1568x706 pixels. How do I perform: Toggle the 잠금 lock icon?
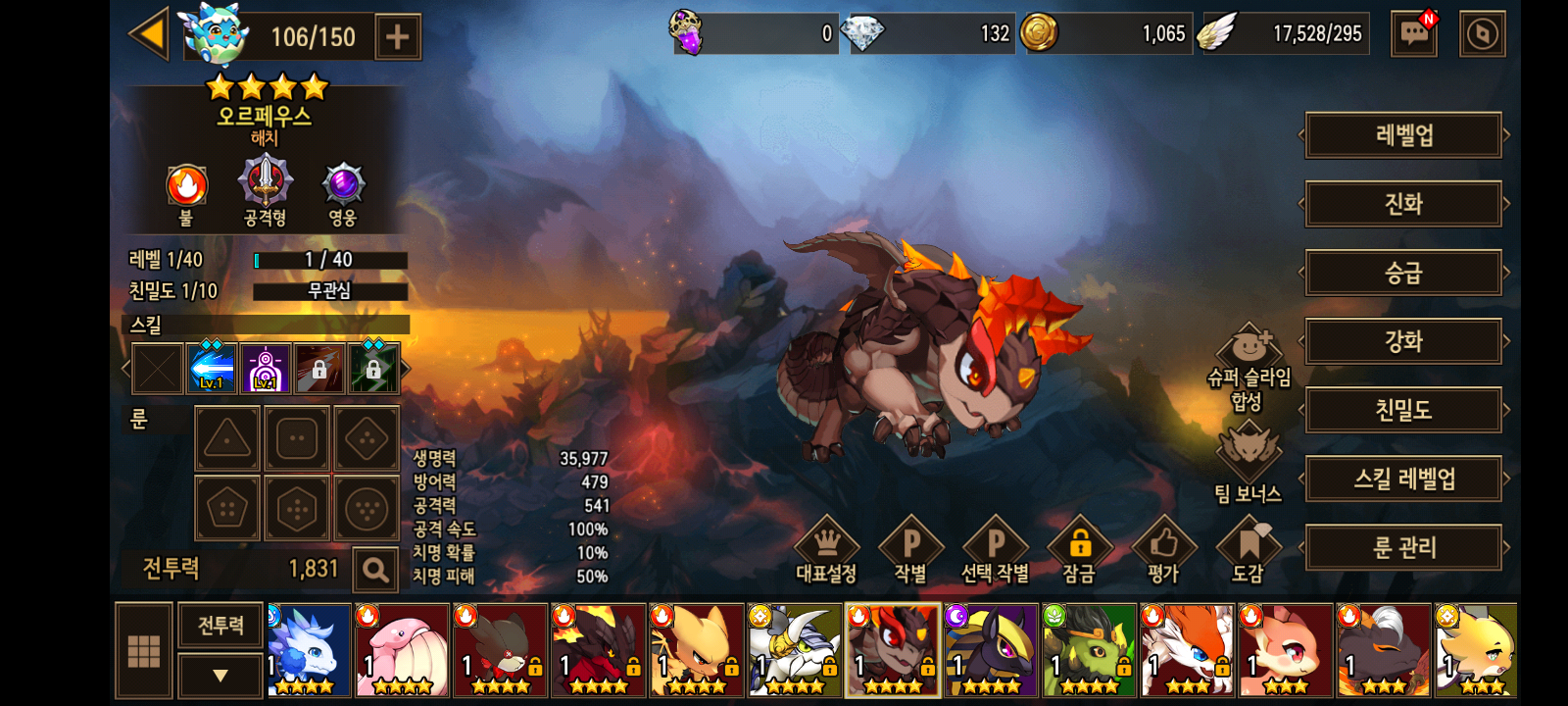(x=1079, y=551)
